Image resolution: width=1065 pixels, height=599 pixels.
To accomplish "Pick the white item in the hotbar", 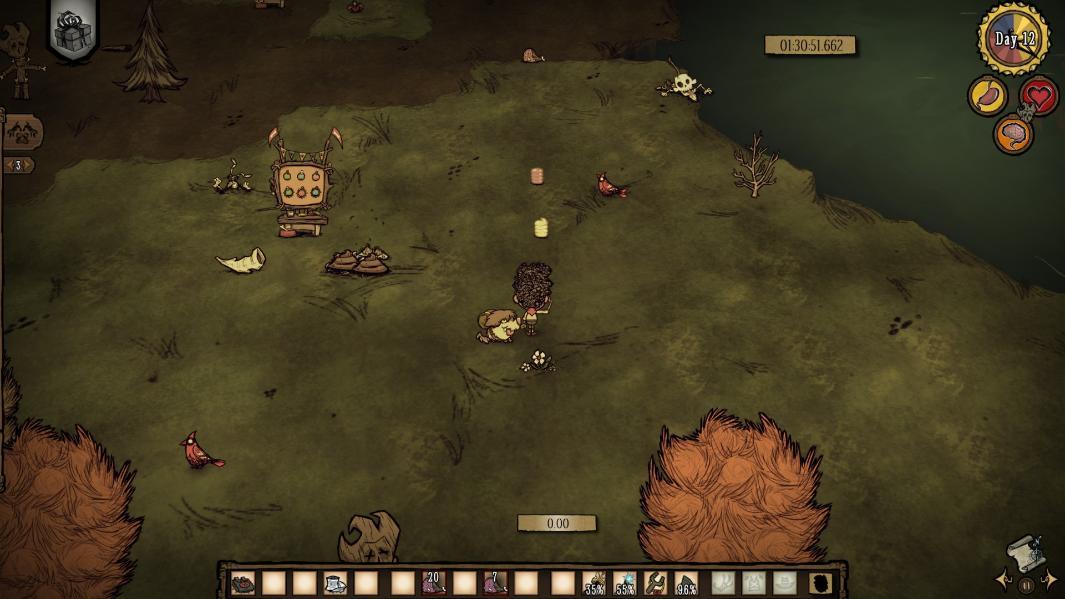I will tap(335, 583).
